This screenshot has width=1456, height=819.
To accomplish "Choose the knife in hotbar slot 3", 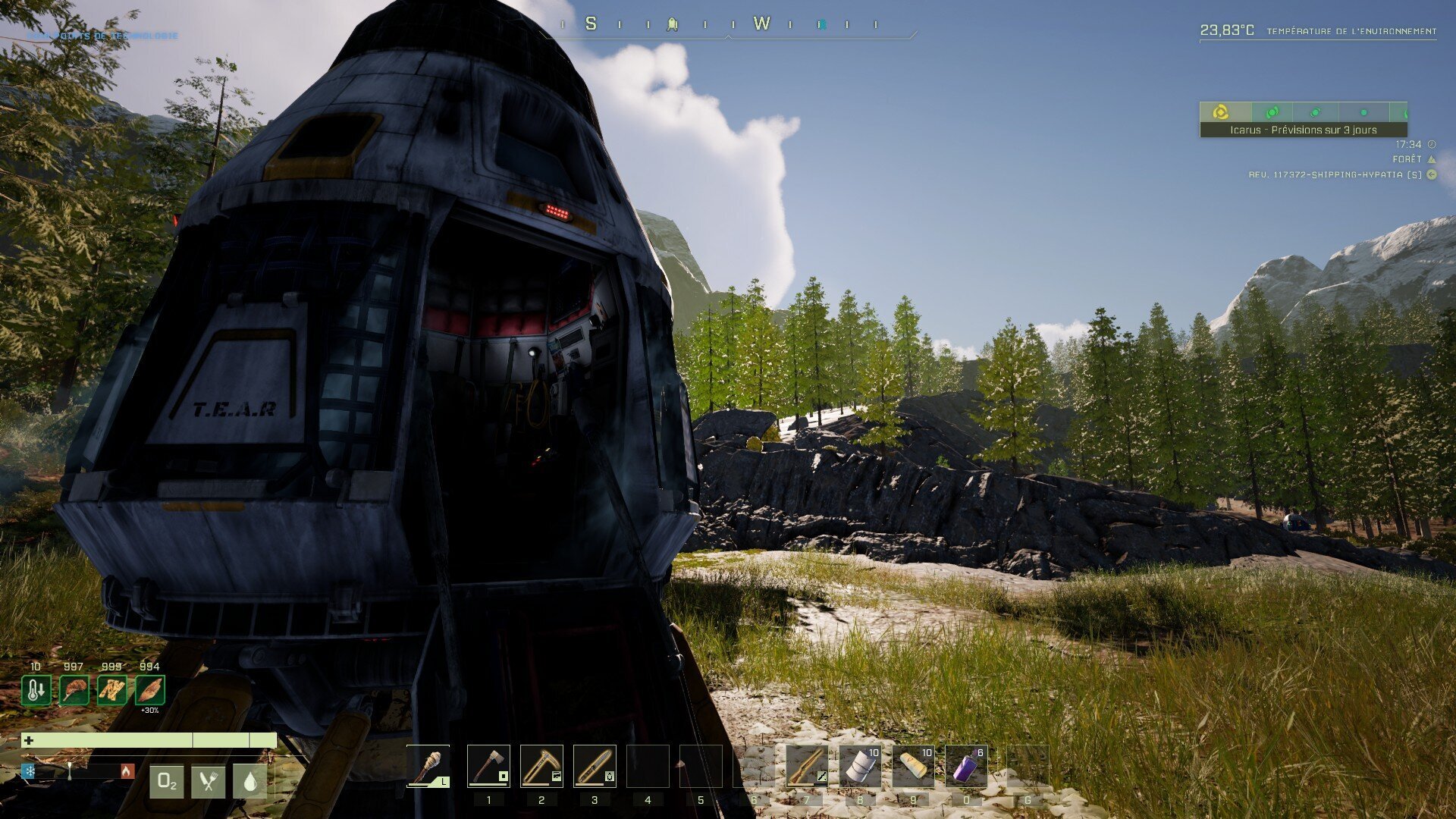I will click(595, 767).
